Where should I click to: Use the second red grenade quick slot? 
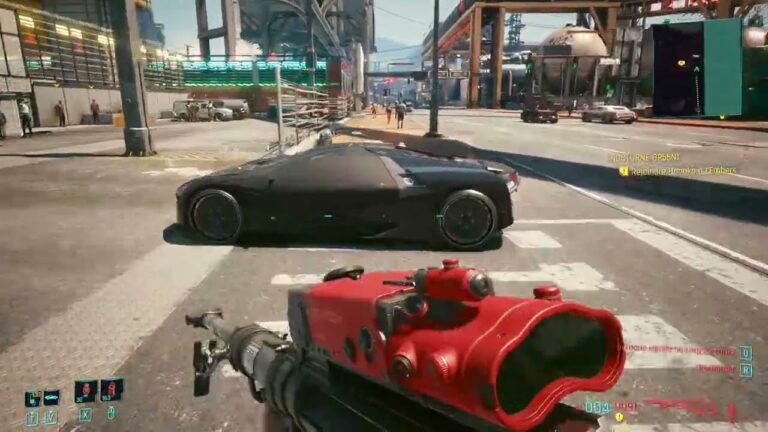[111, 390]
